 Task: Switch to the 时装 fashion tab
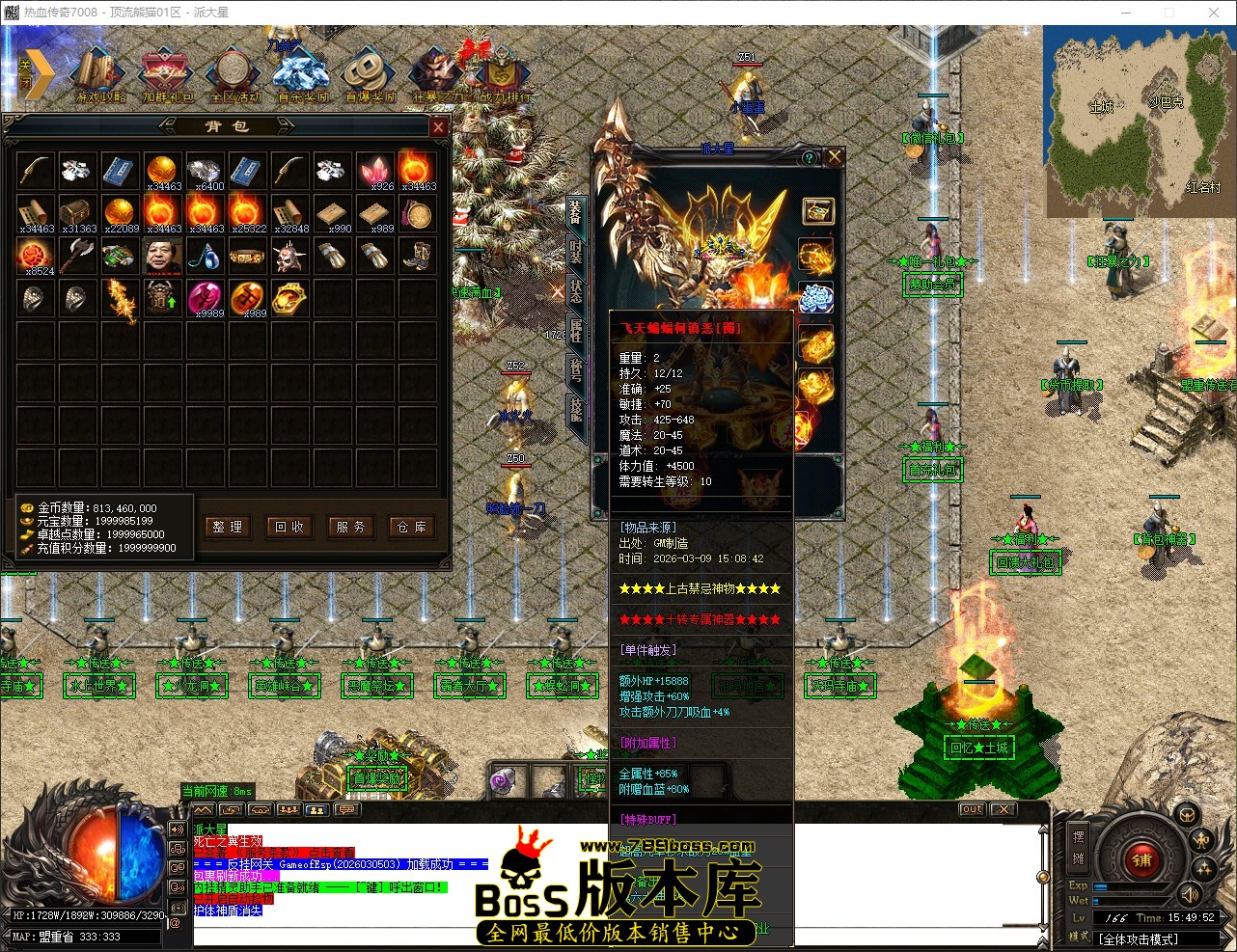click(x=574, y=253)
